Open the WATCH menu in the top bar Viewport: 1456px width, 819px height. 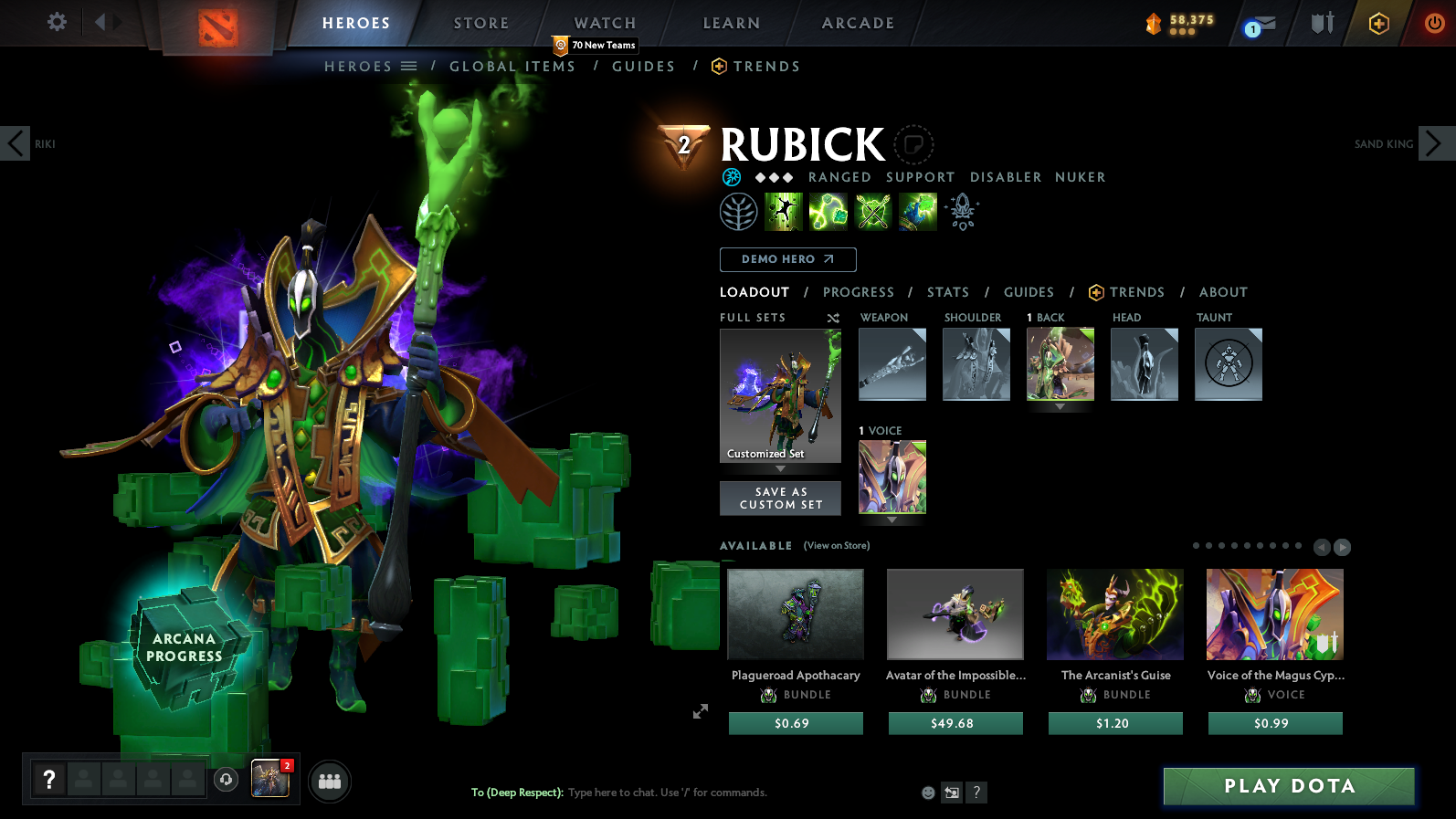605,22
